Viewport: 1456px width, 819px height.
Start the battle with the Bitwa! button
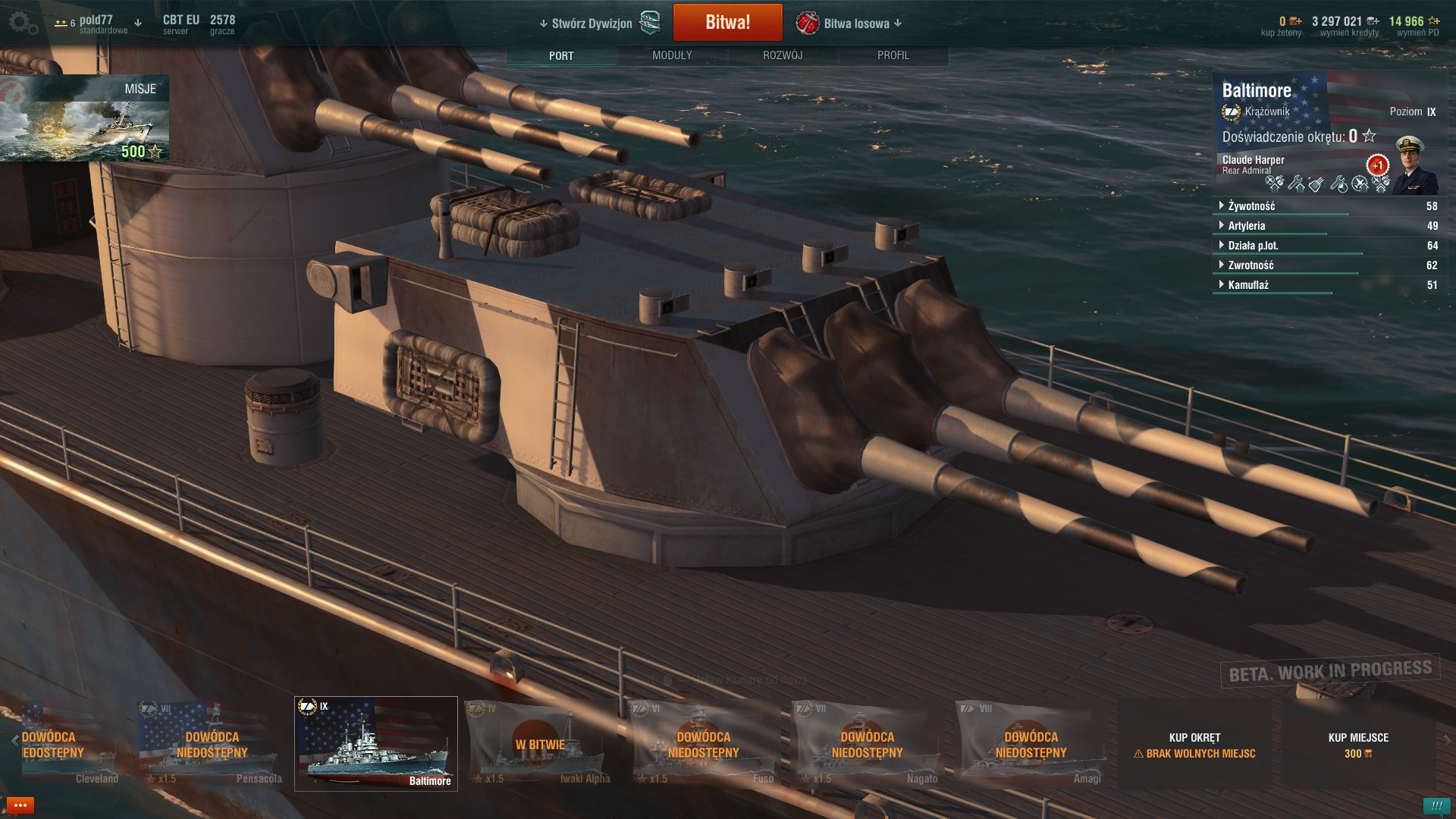point(727,23)
